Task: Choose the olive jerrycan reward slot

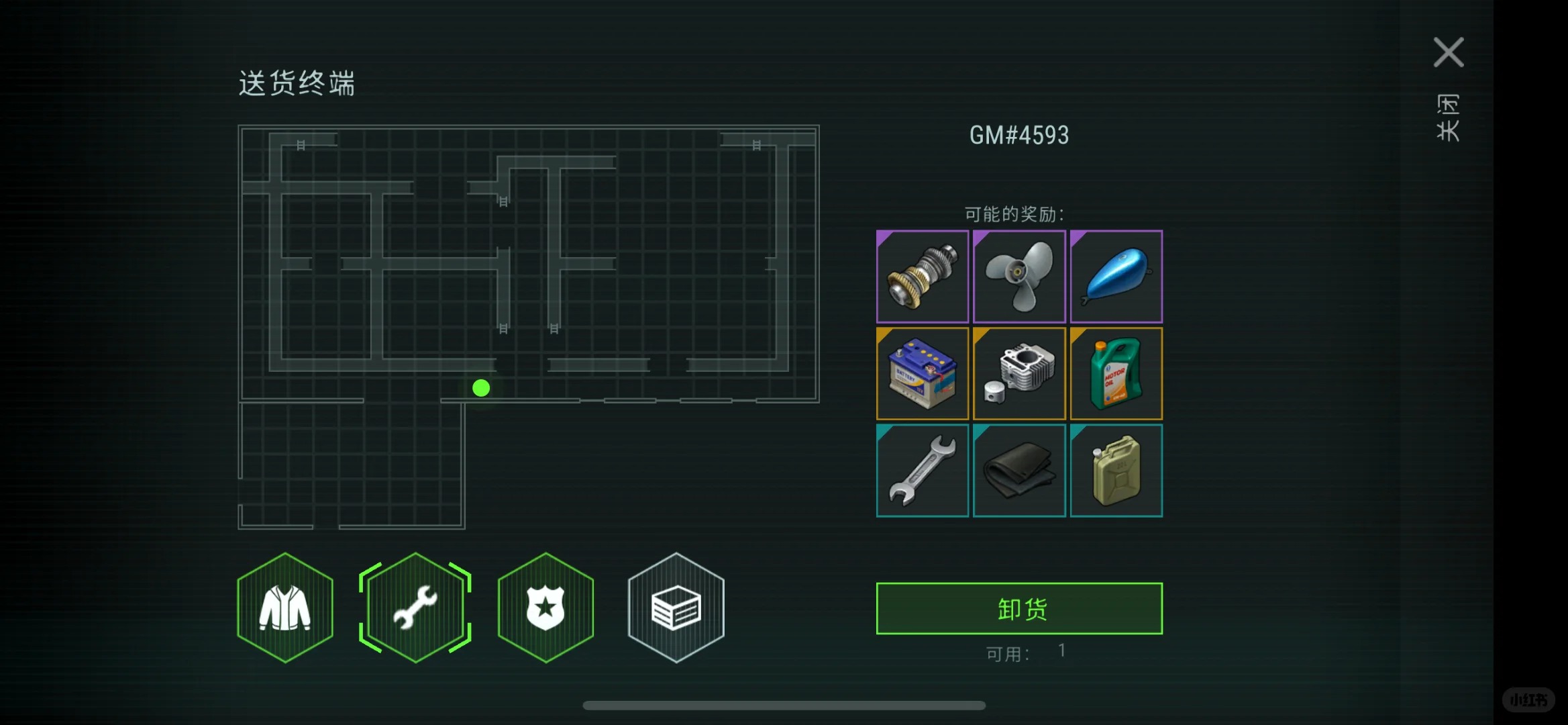Action: 1116,470
